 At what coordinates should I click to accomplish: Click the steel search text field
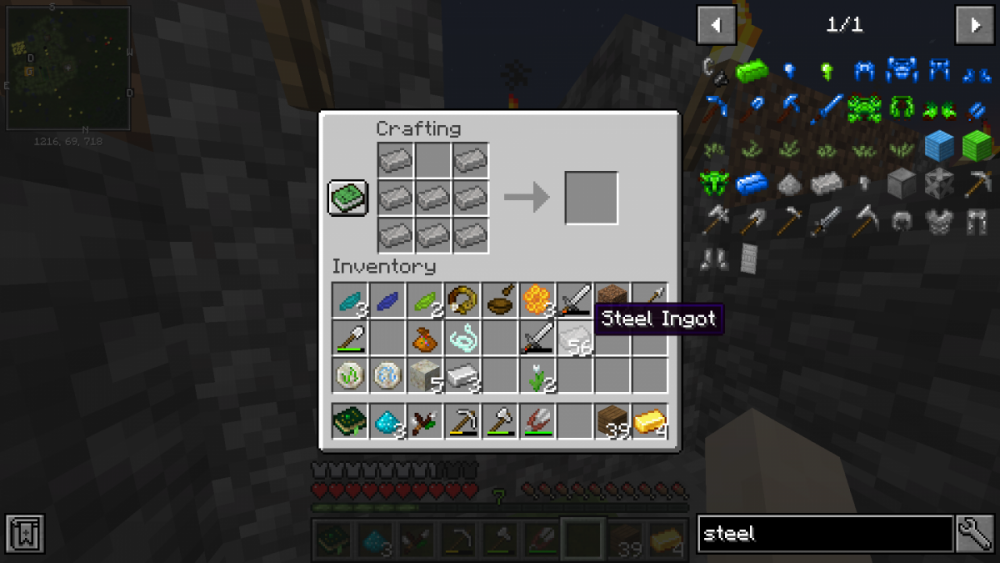(x=824, y=534)
